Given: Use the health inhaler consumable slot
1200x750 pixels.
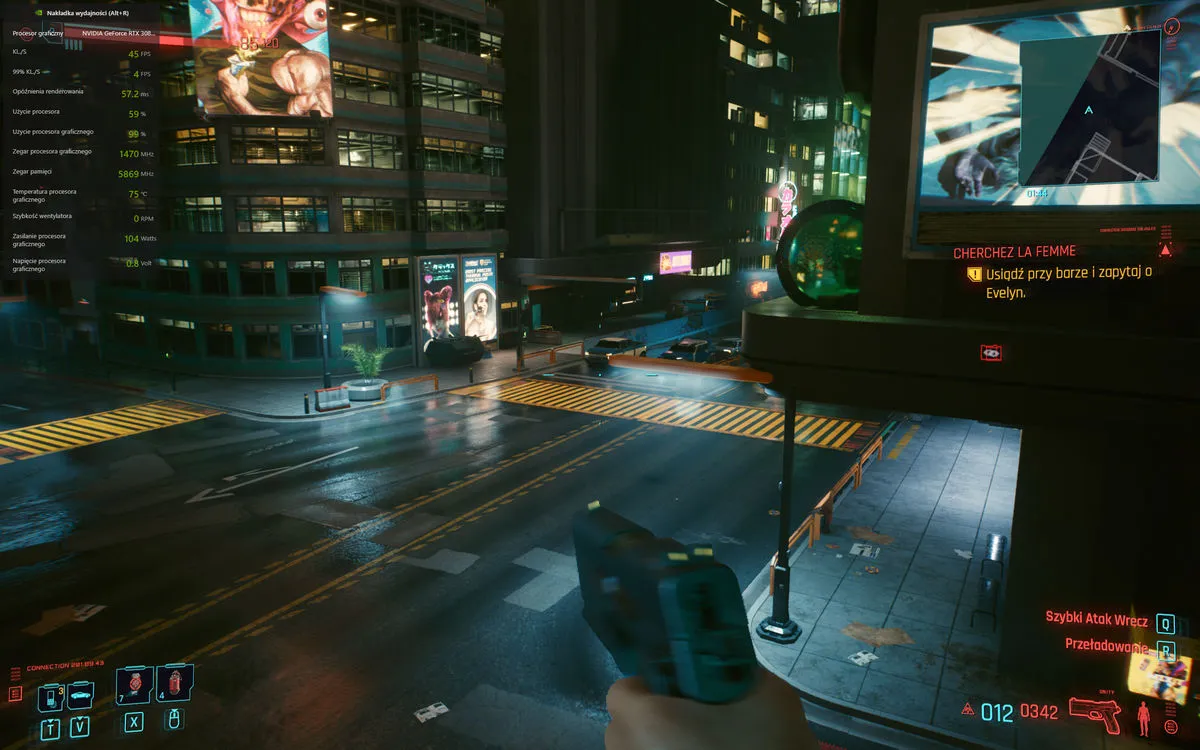Looking at the screenshot, I should 134,684.
